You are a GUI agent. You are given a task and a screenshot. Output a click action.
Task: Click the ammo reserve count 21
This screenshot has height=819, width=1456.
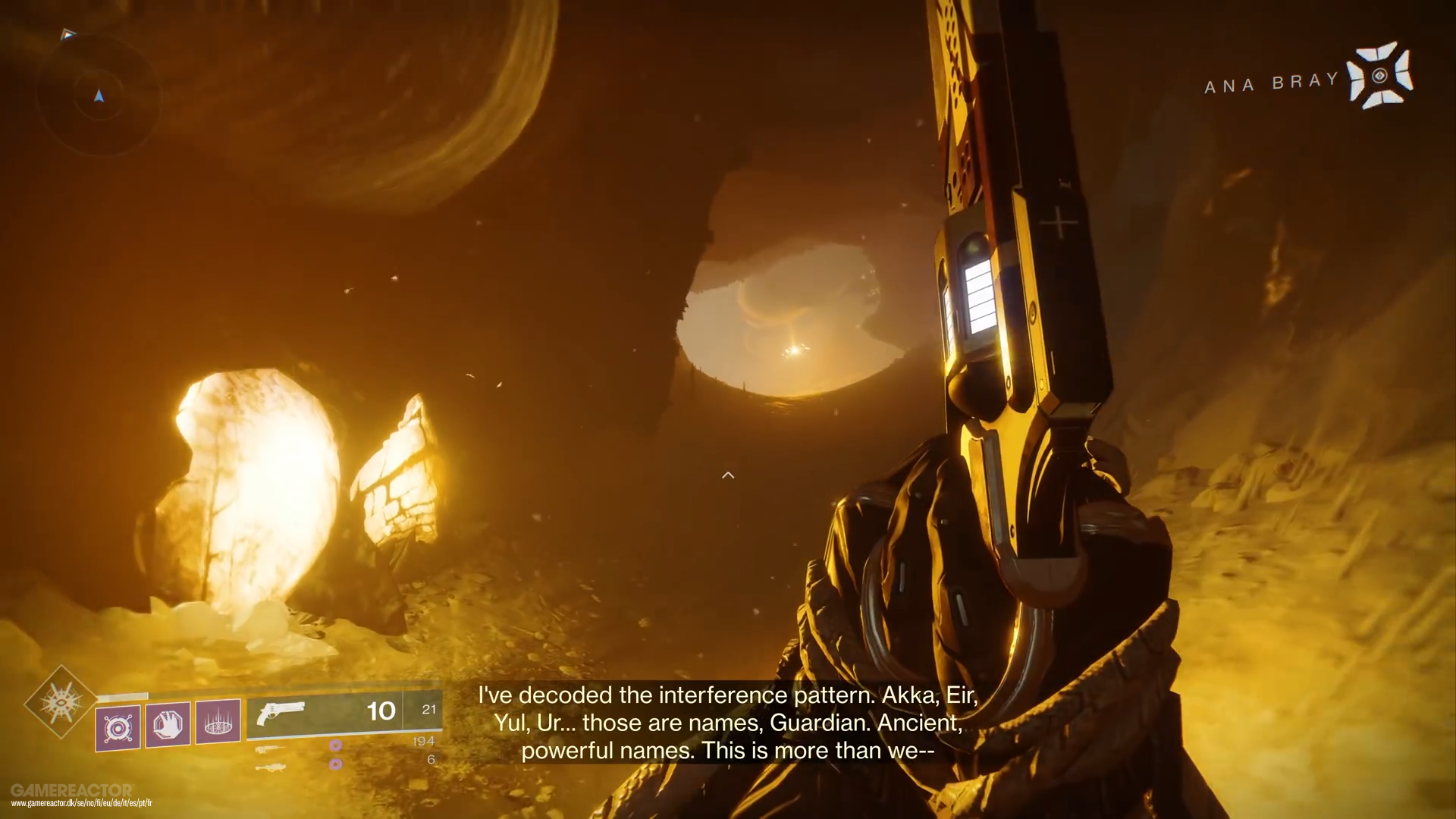[428, 708]
